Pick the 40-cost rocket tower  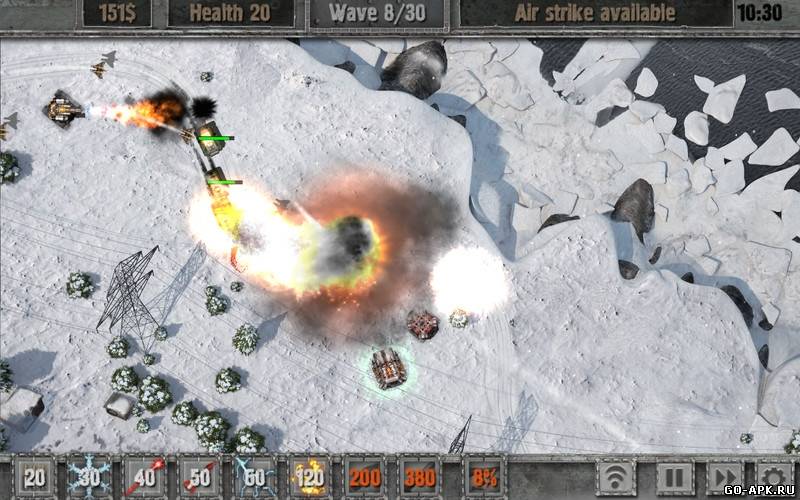(145, 477)
